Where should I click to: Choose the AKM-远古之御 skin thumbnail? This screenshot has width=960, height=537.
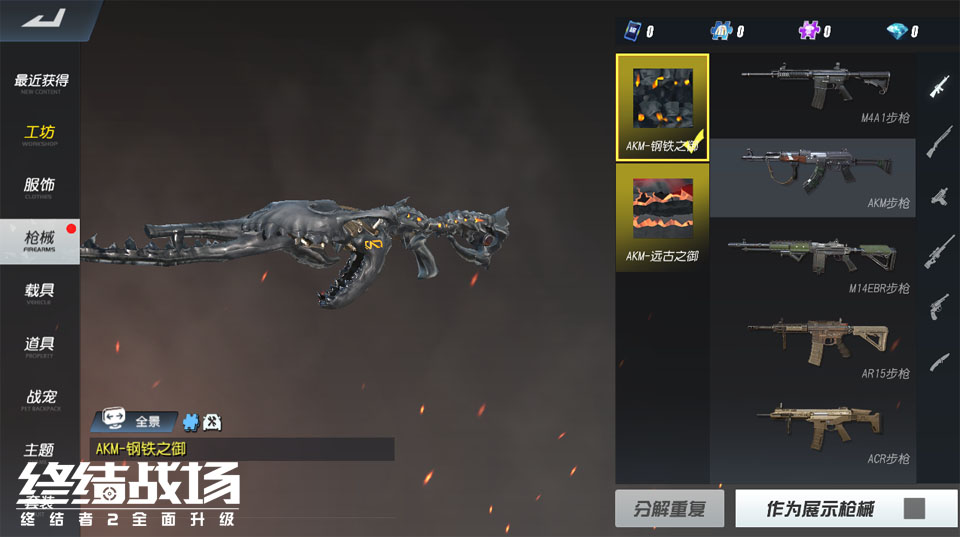[x=662, y=216]
